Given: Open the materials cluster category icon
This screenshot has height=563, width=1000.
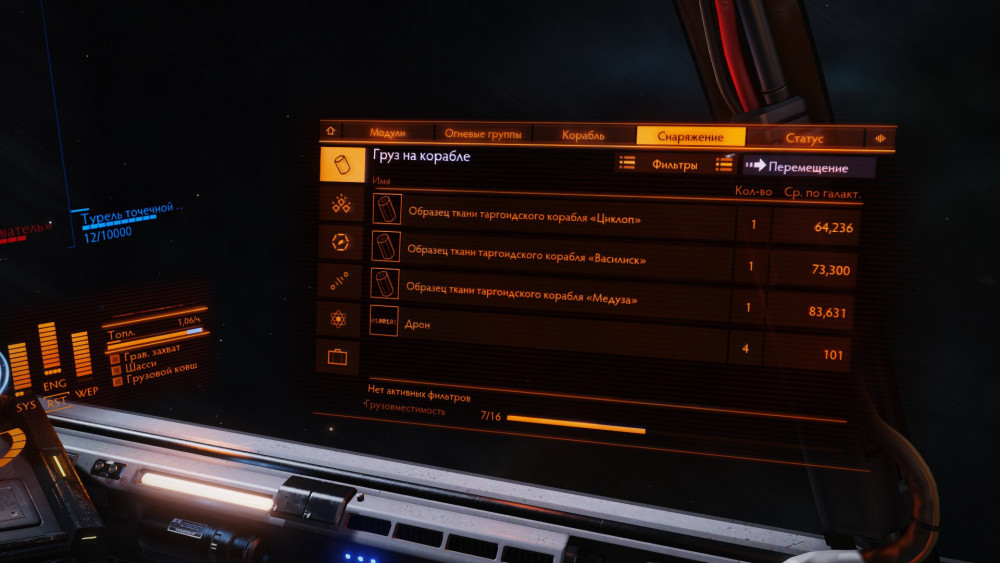Looking at the screenshot, I should coord(341,203).
